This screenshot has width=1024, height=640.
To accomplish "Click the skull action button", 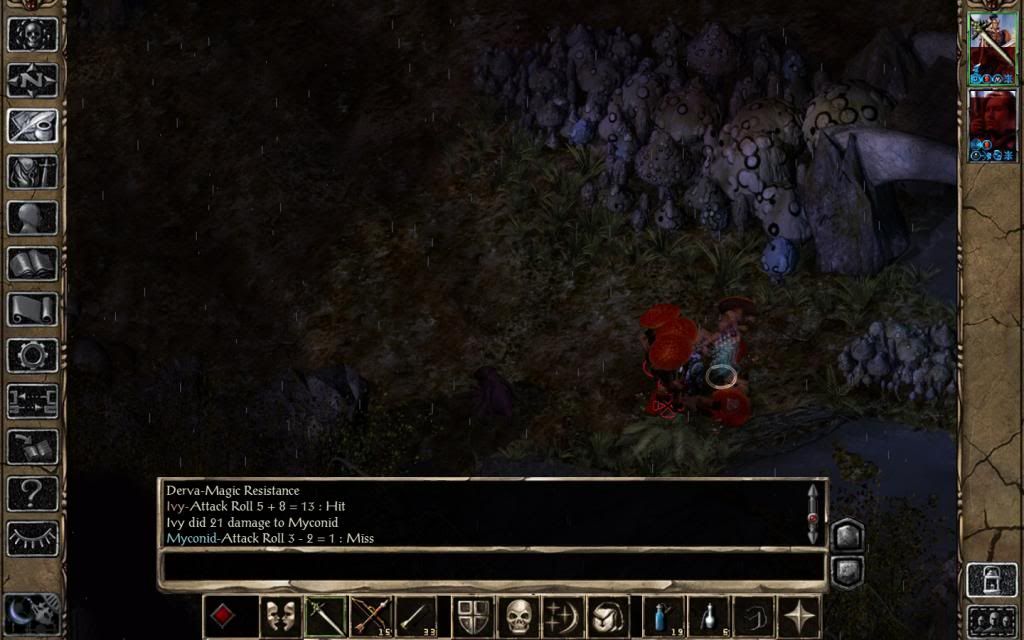I will click(x=517, y=617).
